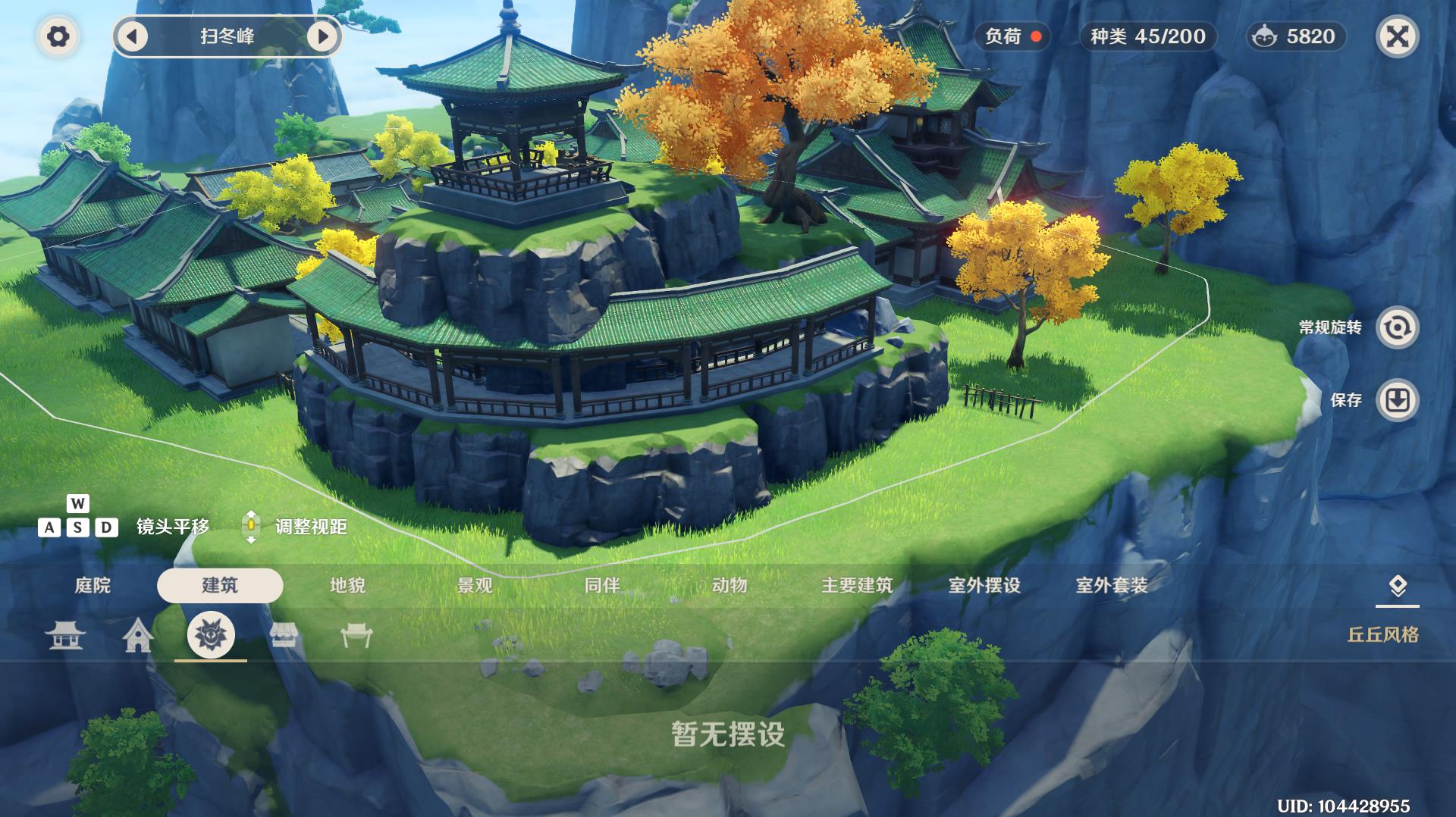Click the 常规旋转 rotation icon
This screenshot has height=817, width=1456.
[1398, 327]
